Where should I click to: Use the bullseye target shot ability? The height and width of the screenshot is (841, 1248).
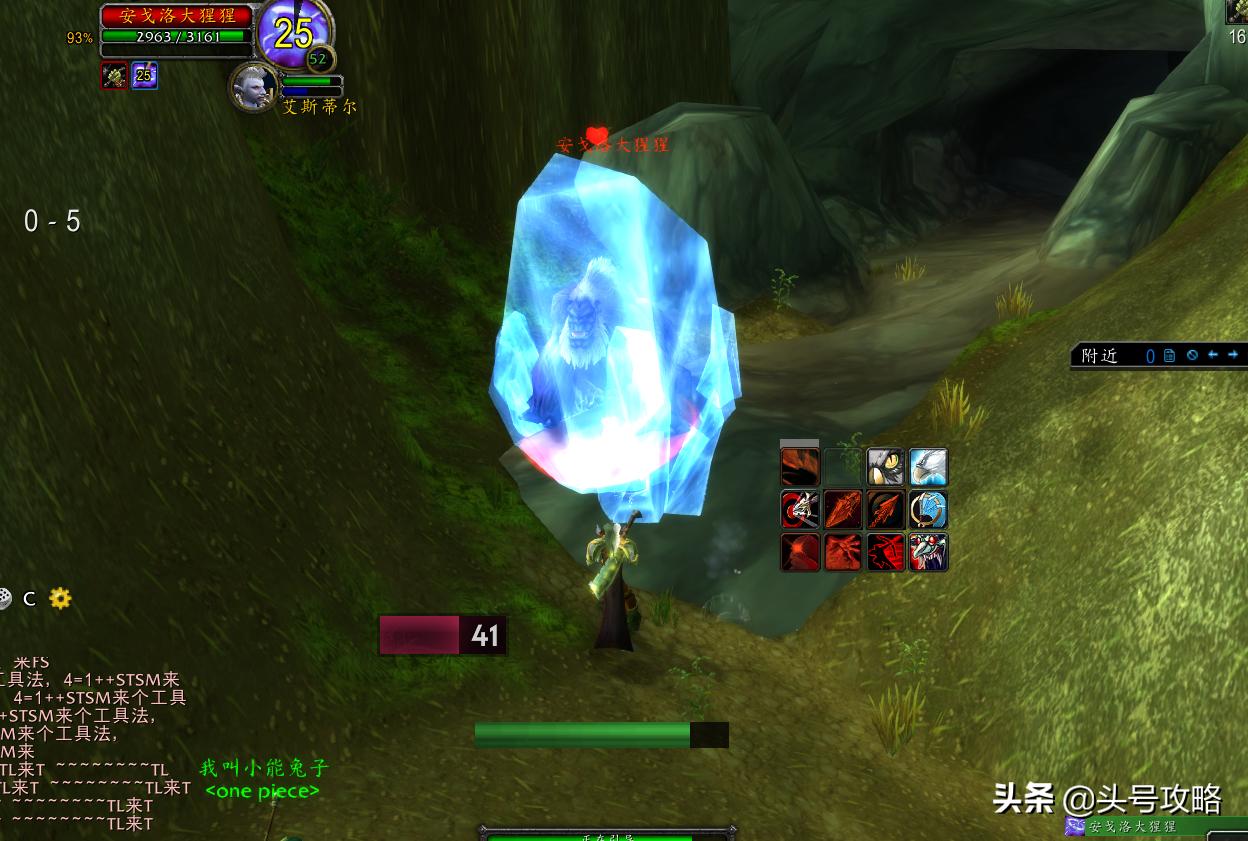800,510
